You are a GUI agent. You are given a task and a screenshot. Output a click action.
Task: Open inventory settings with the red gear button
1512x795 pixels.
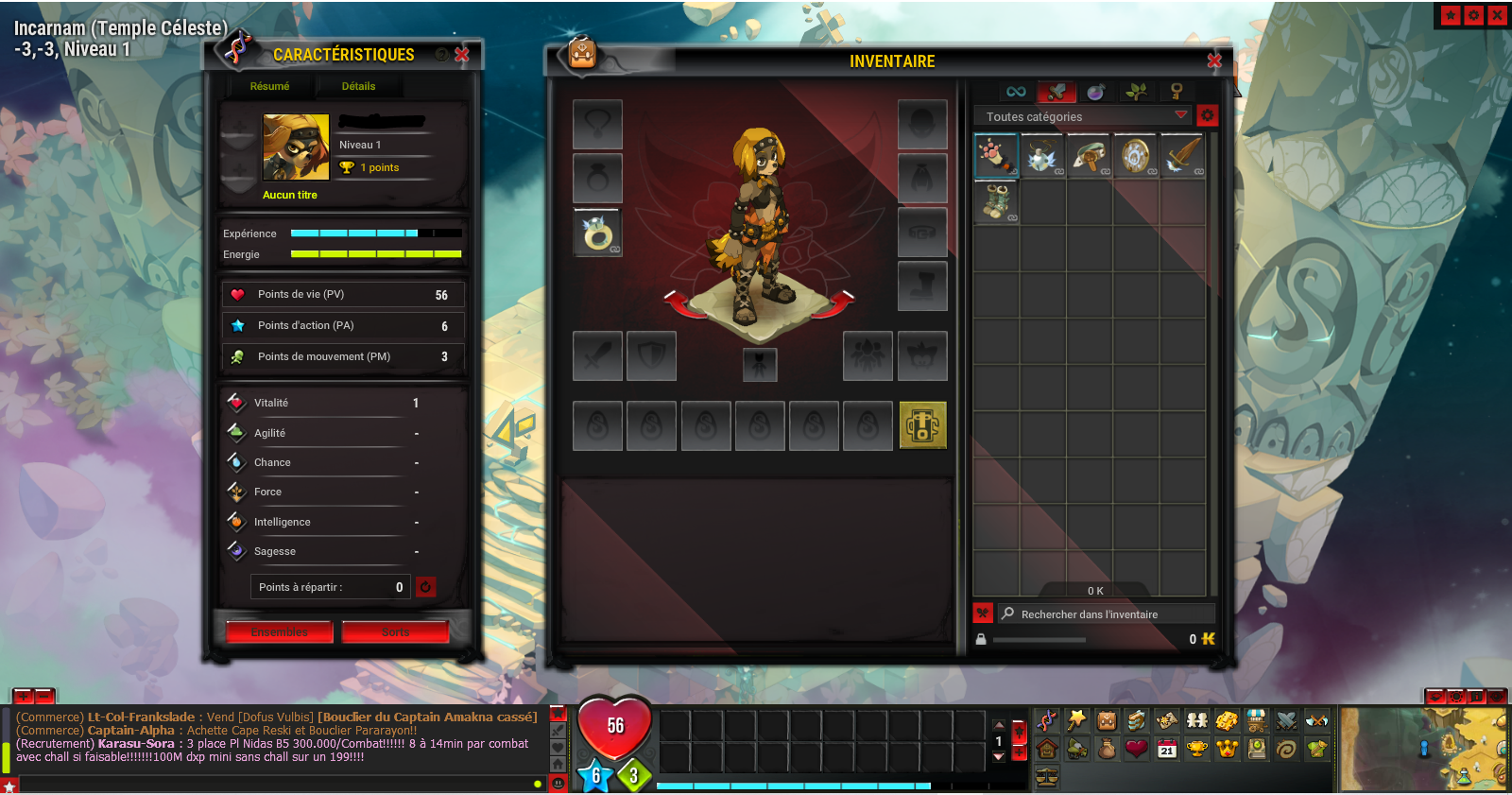(1208, 114)
